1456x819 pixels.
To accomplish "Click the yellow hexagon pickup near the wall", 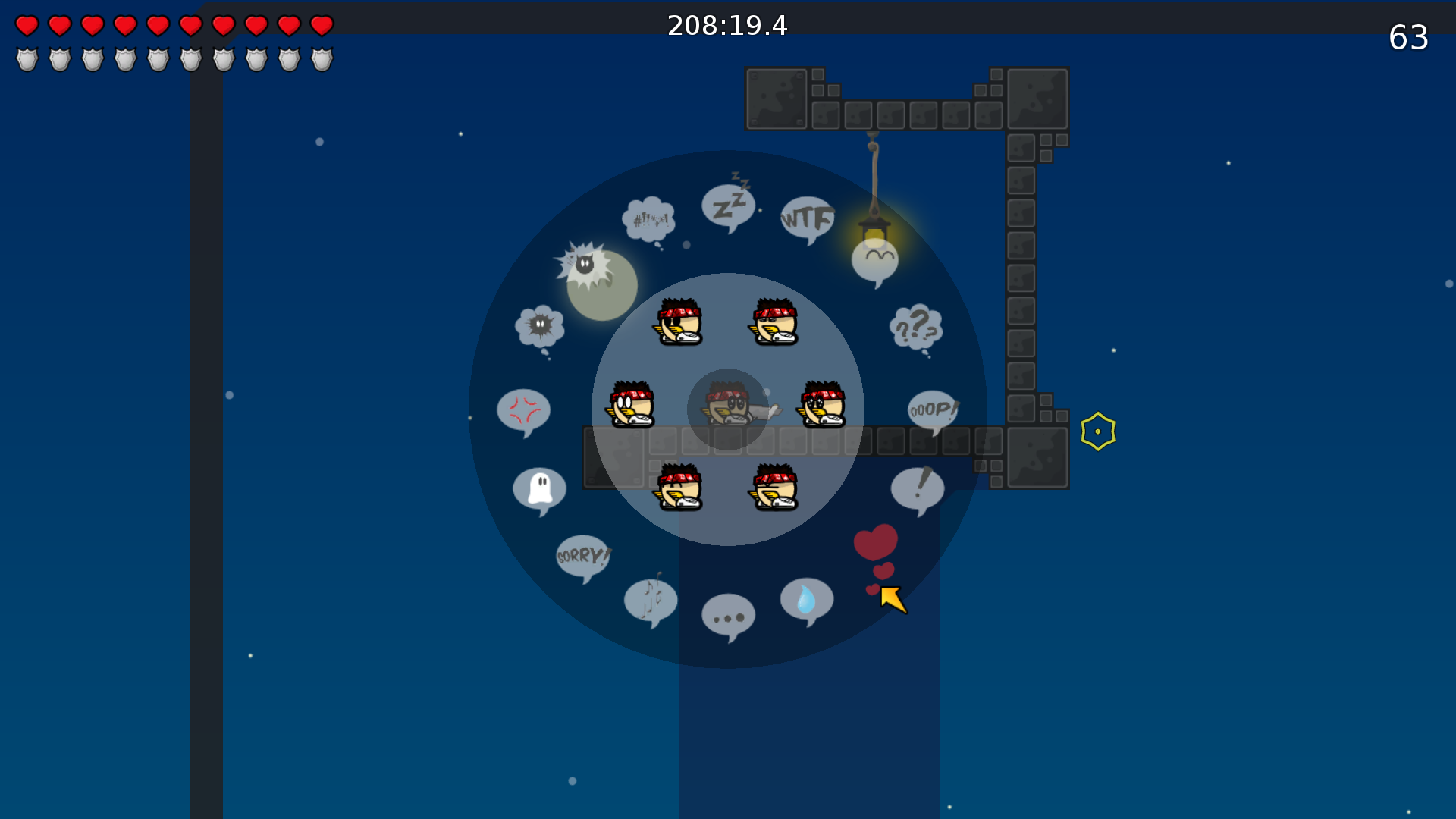I will tap(1097, 431).
